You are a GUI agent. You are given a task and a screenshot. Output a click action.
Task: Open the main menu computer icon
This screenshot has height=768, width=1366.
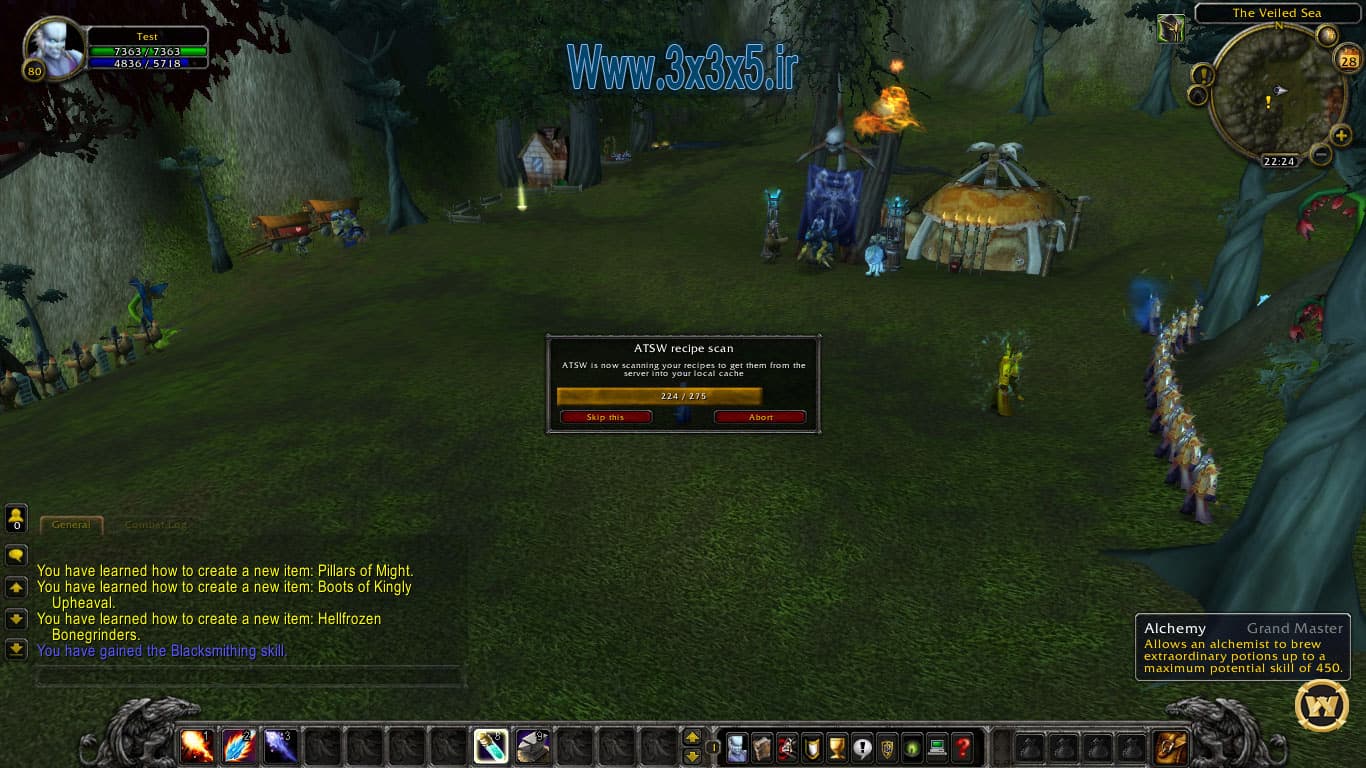[937, 747]
